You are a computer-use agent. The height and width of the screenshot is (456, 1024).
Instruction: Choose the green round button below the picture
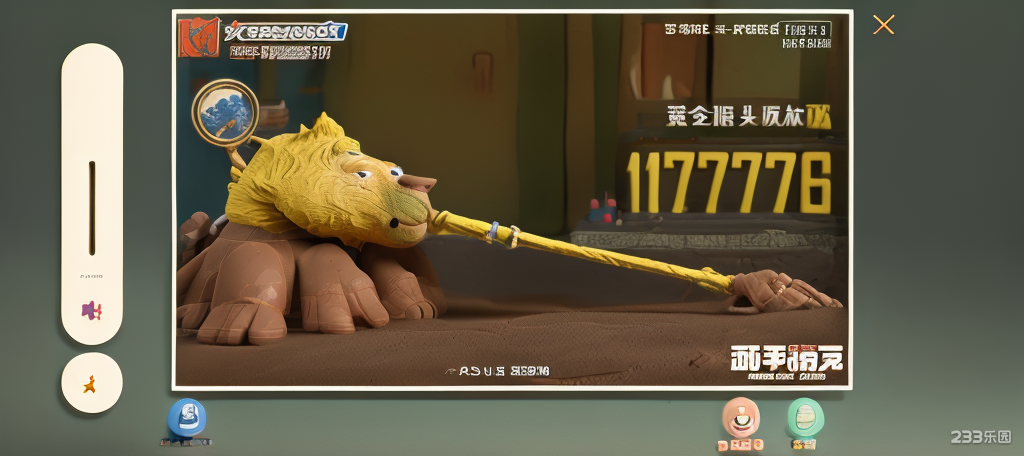point(804,417)
